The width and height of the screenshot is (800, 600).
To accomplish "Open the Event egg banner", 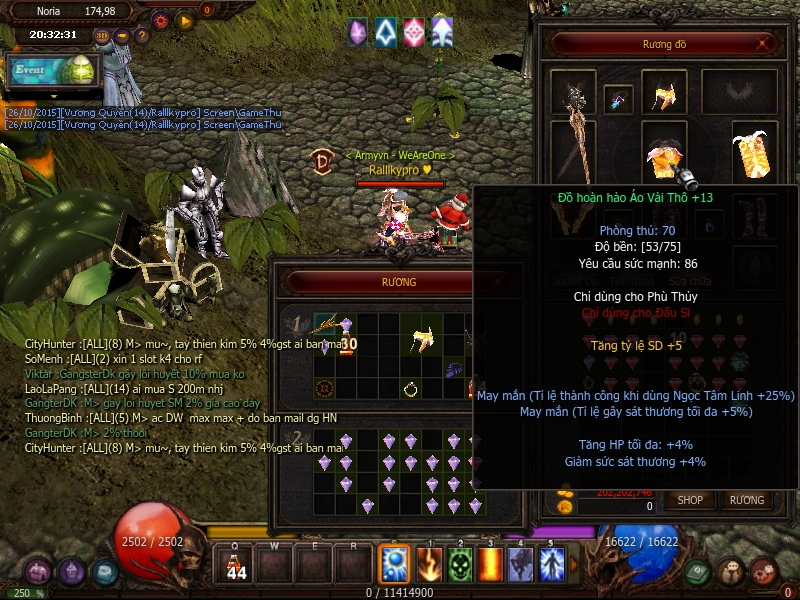I will tap(55, 70).
